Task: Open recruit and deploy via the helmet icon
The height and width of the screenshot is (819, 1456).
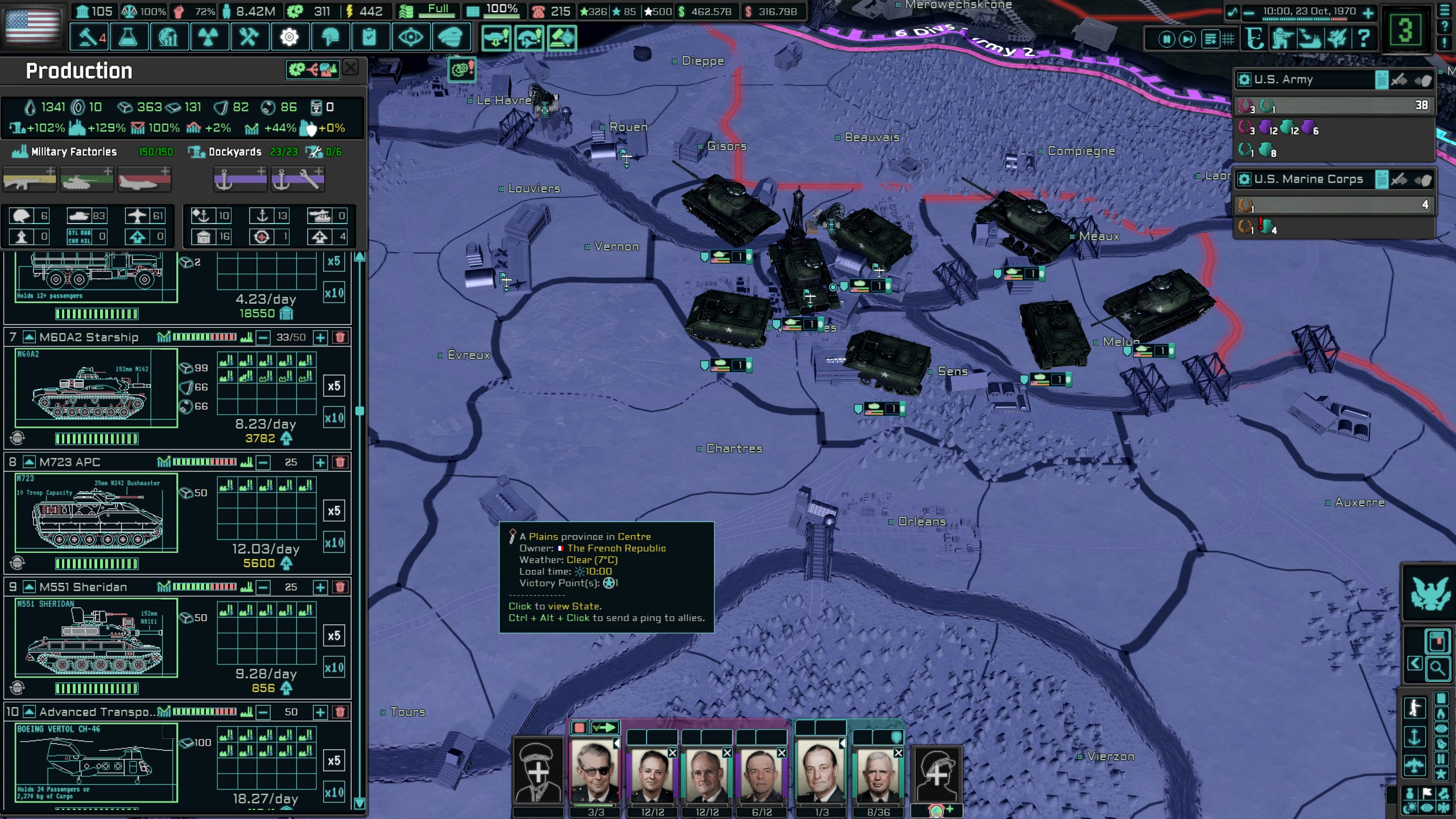Action: pos(331,37)
